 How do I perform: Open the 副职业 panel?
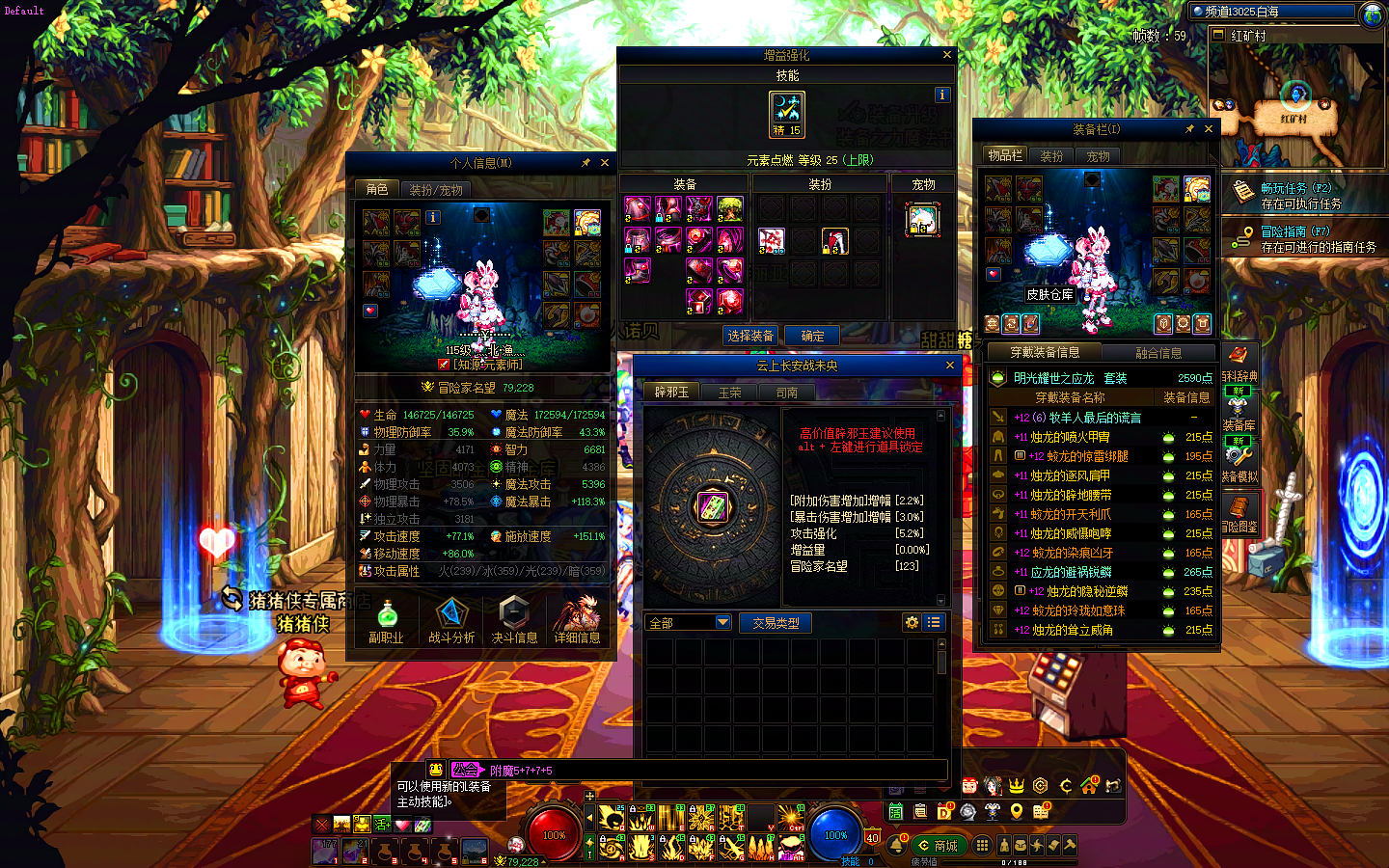coord(387,621)
